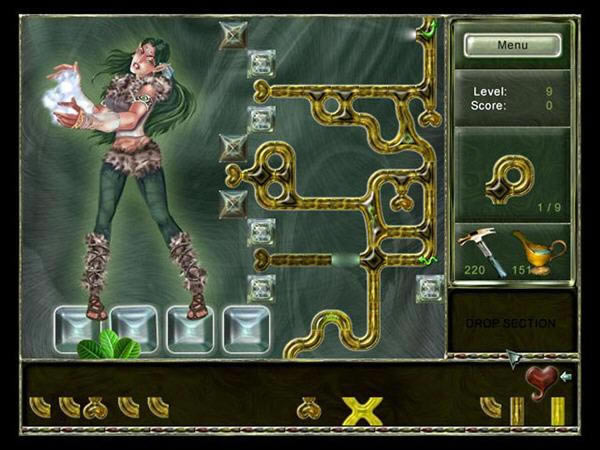The image size is (600, 450).
Task: Open the Menu button
Action: (512, 45)
